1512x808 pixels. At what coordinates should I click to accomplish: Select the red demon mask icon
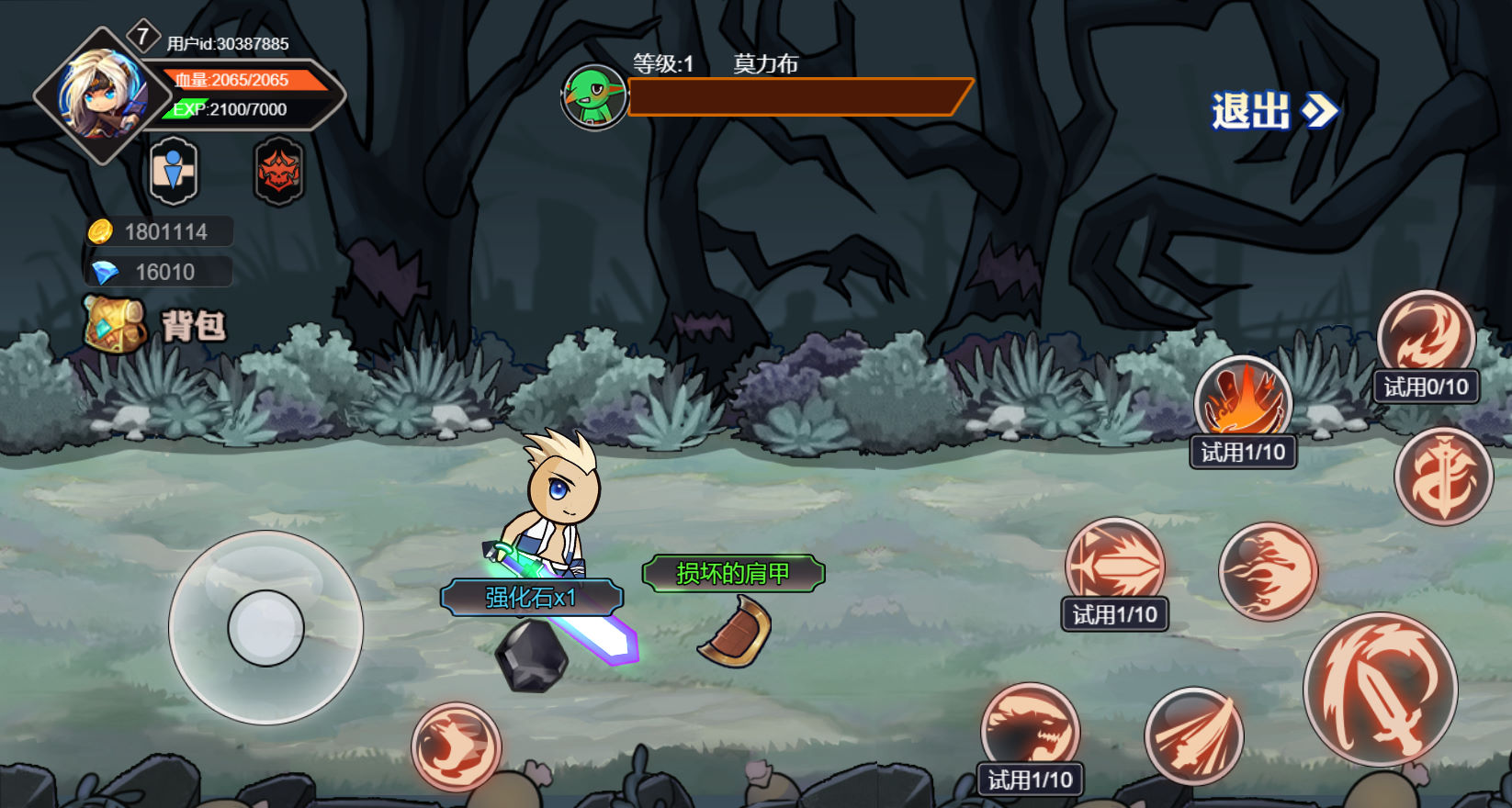coord(278,171)
